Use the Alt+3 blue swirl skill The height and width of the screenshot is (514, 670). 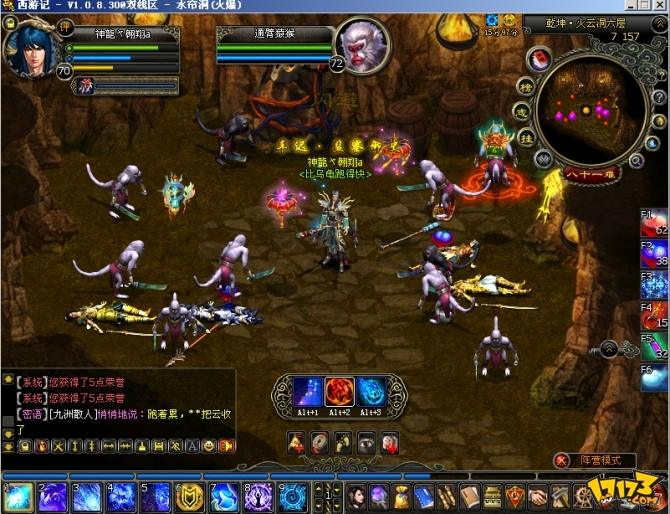pos(370,392)
